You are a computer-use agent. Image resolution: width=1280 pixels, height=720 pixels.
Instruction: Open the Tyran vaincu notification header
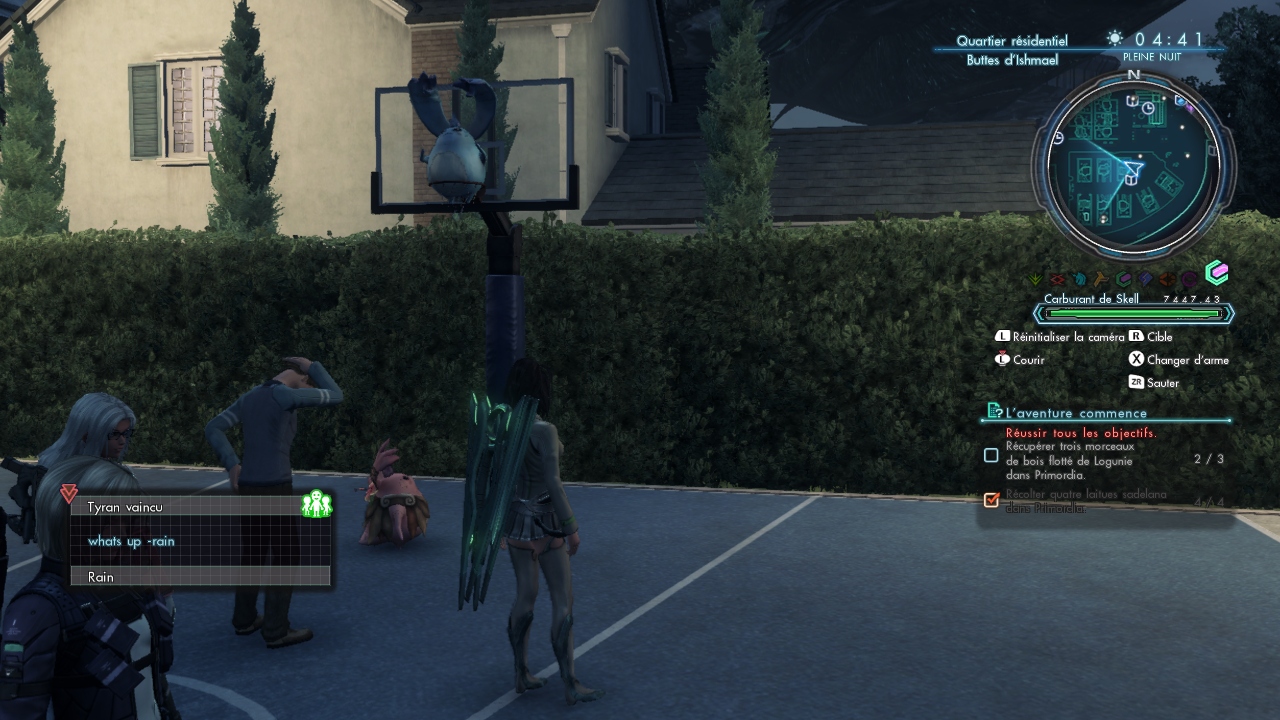(190, 507)
